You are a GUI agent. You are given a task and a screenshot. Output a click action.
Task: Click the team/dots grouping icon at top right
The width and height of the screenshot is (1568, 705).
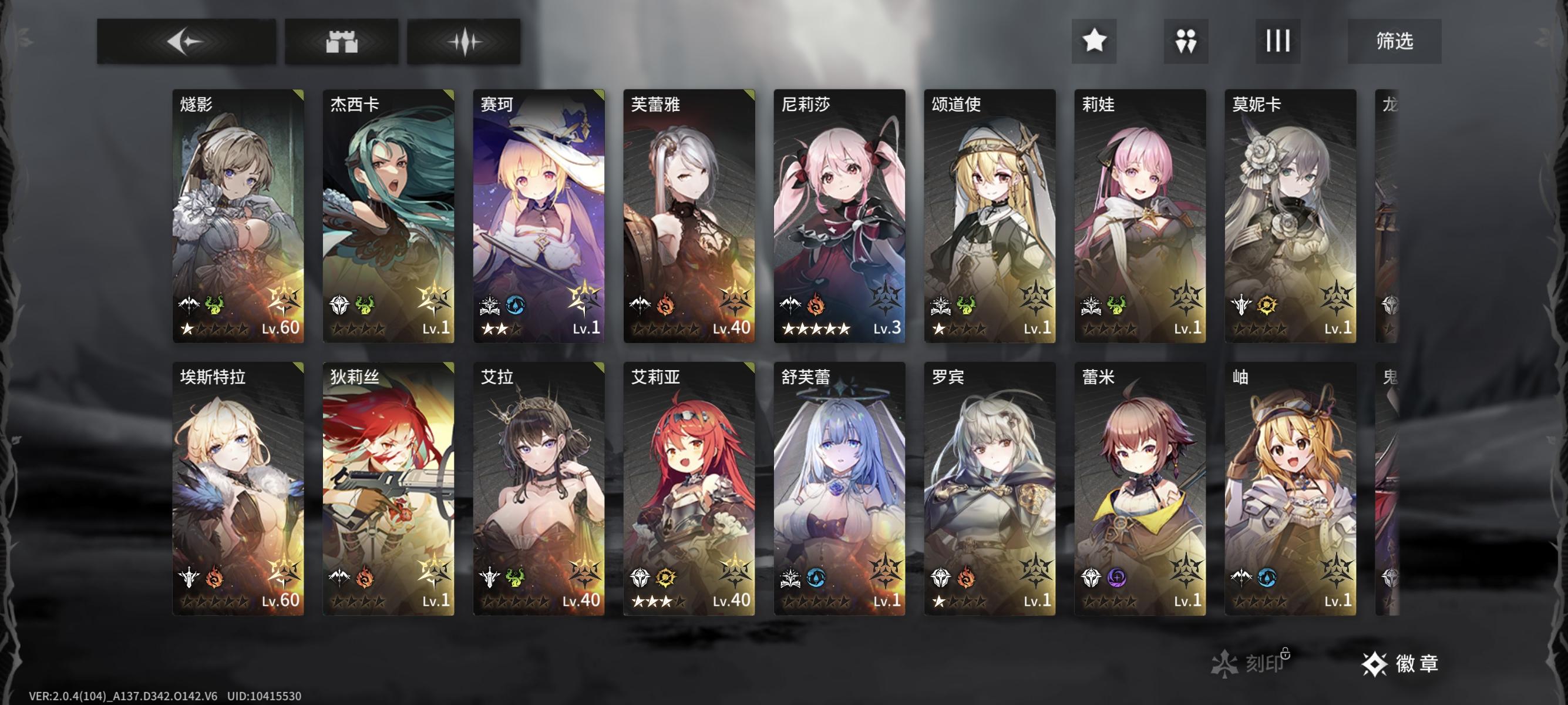[1186, 41]
